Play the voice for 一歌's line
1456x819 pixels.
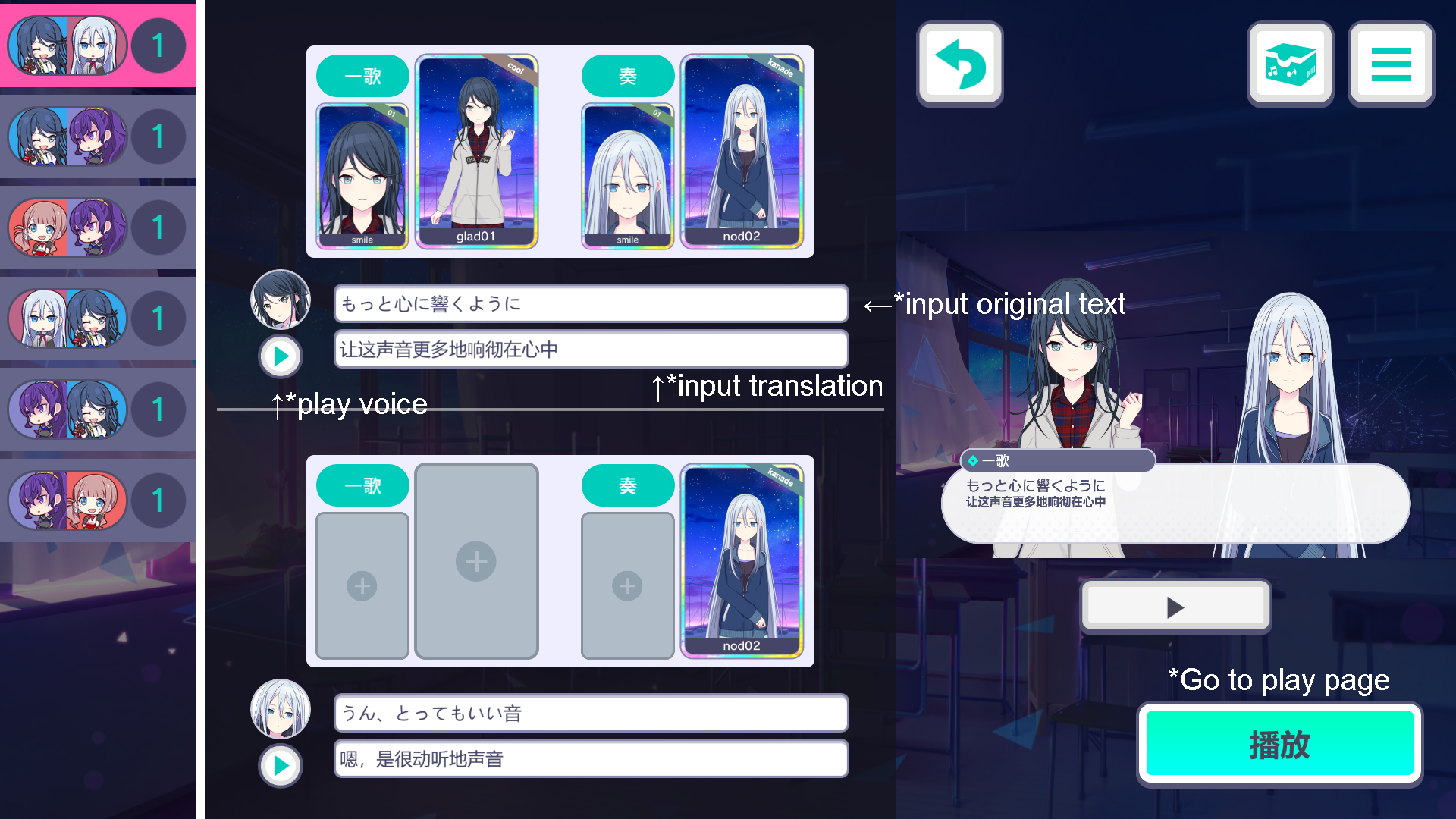click(281, 356)
